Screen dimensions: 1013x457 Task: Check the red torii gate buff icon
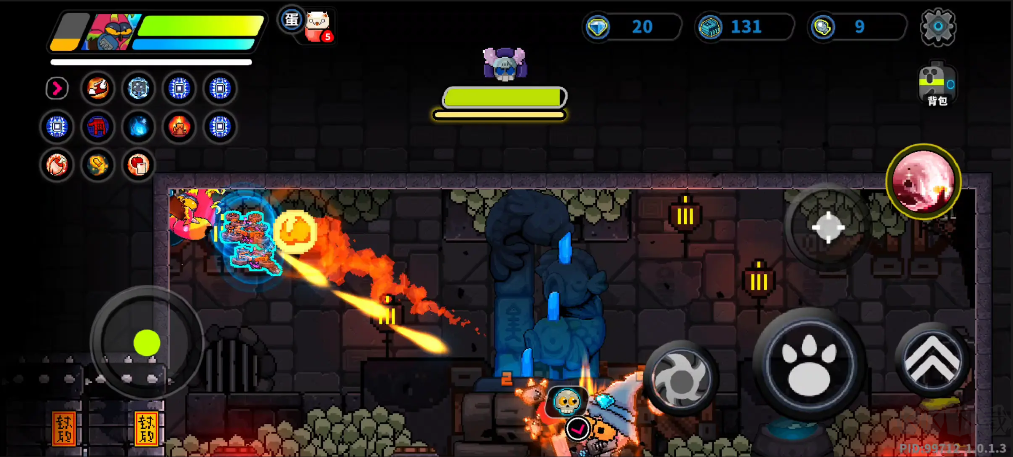(98, 127)
